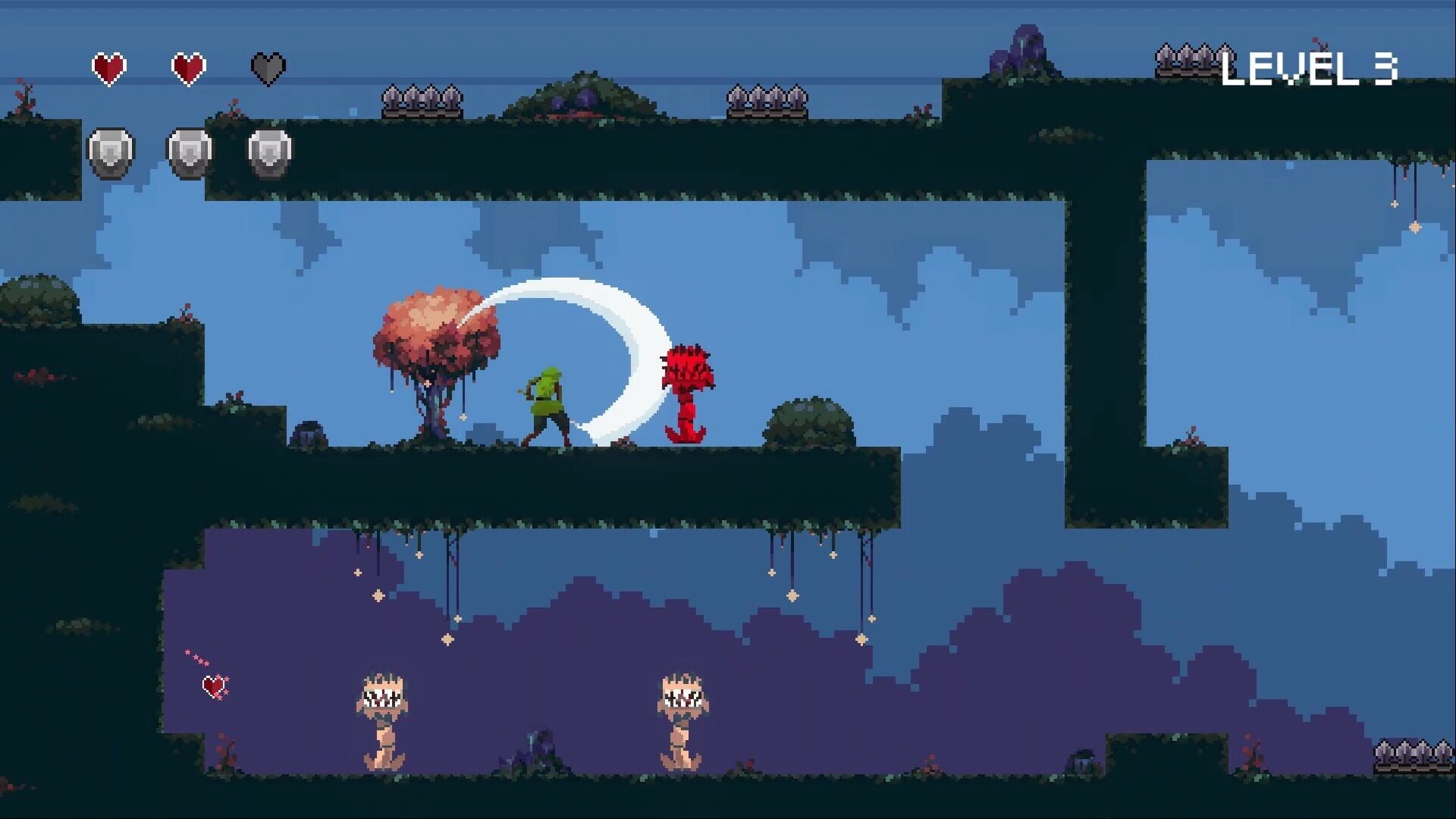Click the sparkling heart pickup near the lower ledge
Viewport: 1456px width, 819px height.
tap(213, 687)
